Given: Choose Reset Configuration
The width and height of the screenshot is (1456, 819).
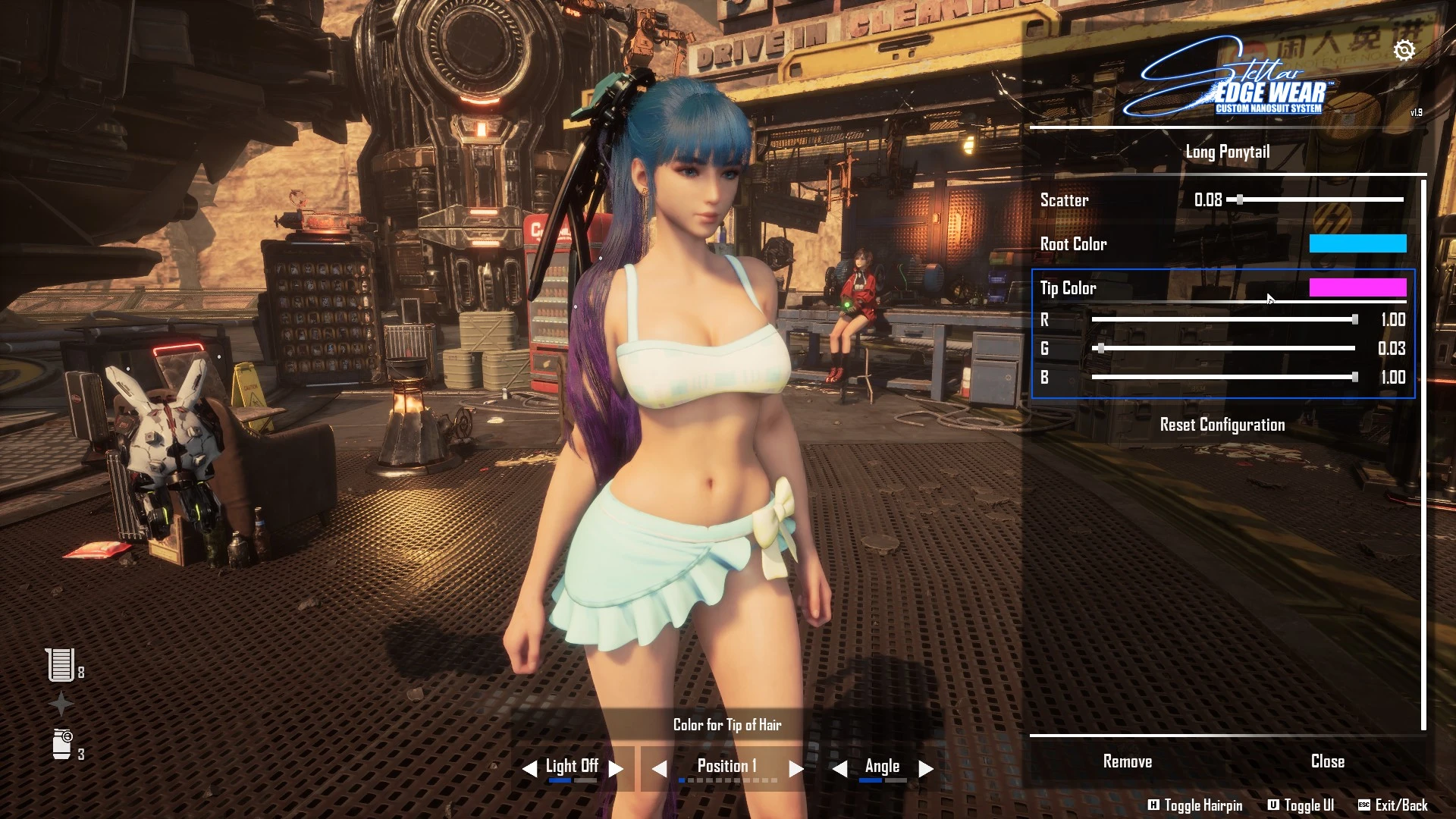Looking at the screenshot, I should (1222, 425).
